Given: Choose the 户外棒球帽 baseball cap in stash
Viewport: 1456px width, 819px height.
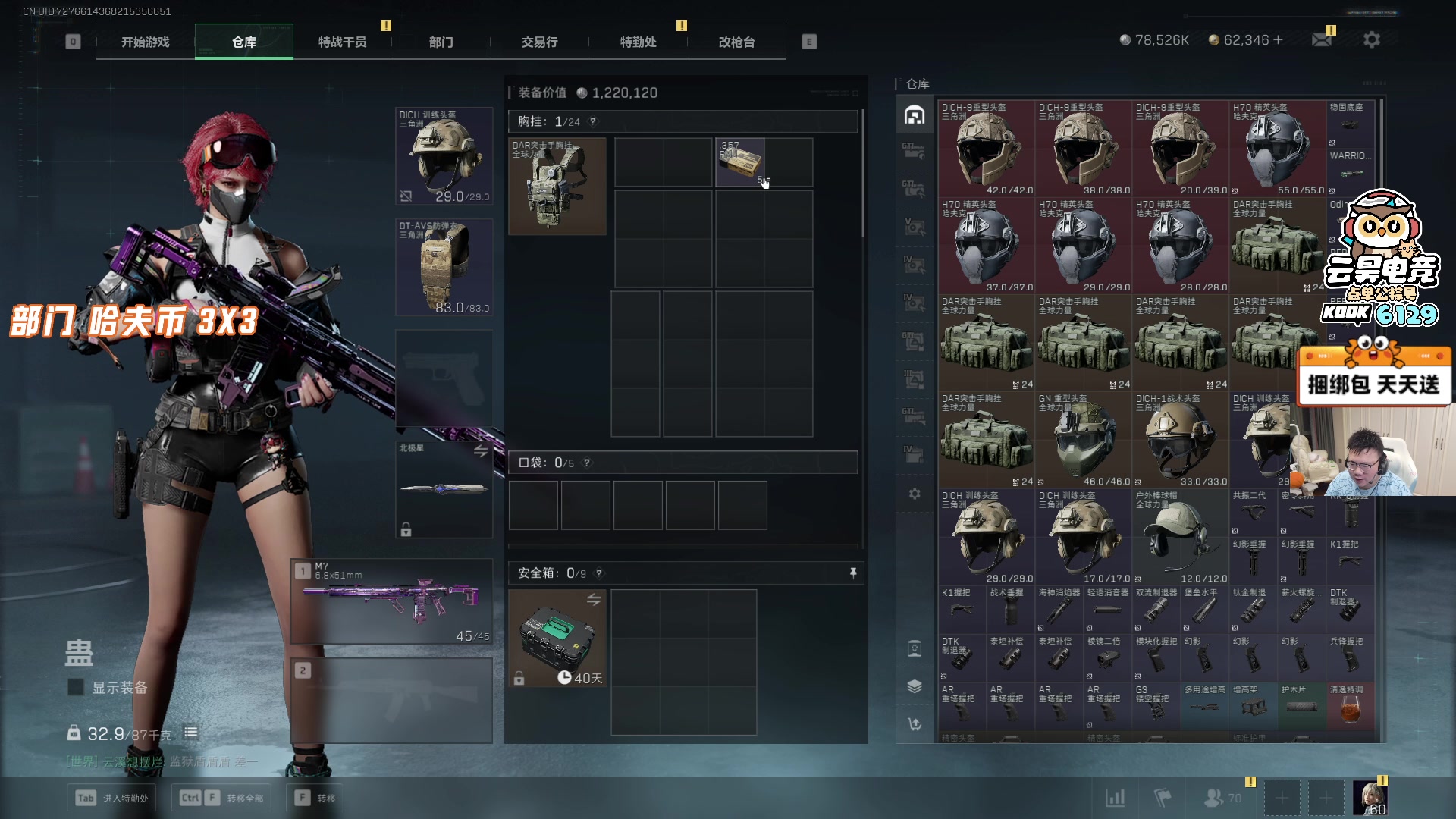Looking at the screenshot, I should (1180, 537).
